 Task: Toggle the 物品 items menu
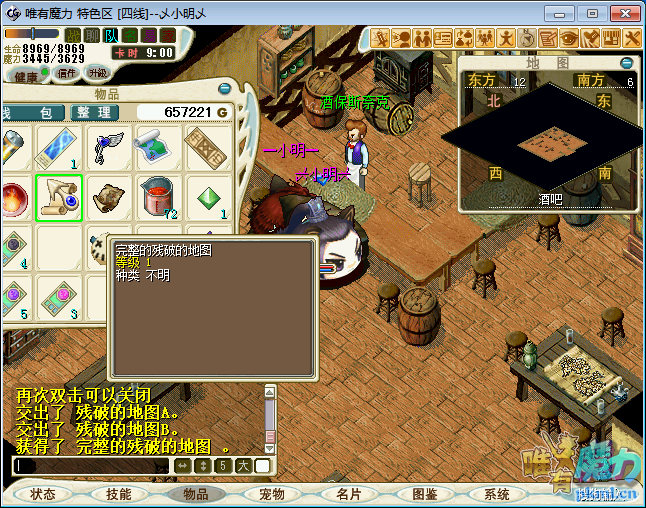pyautogui.click(x=196, y=494)
